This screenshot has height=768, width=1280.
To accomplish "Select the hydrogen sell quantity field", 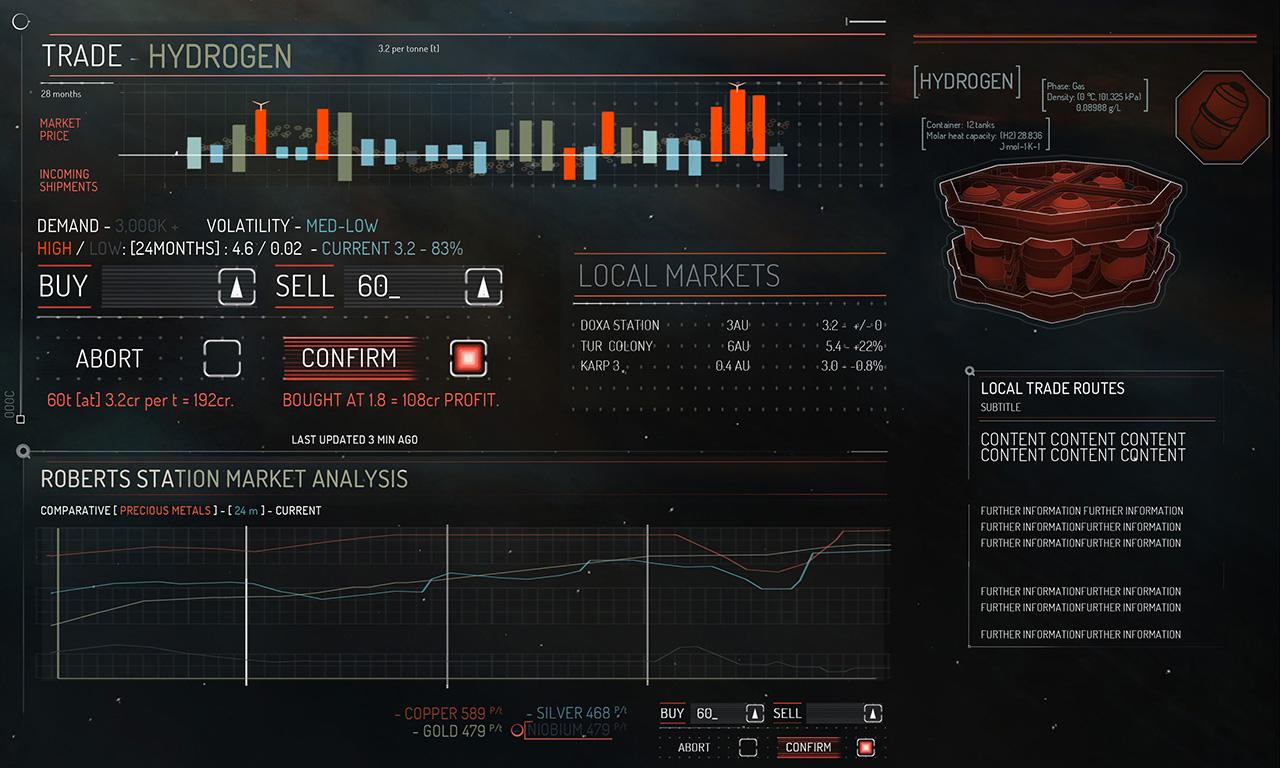I will coord(402,287).
